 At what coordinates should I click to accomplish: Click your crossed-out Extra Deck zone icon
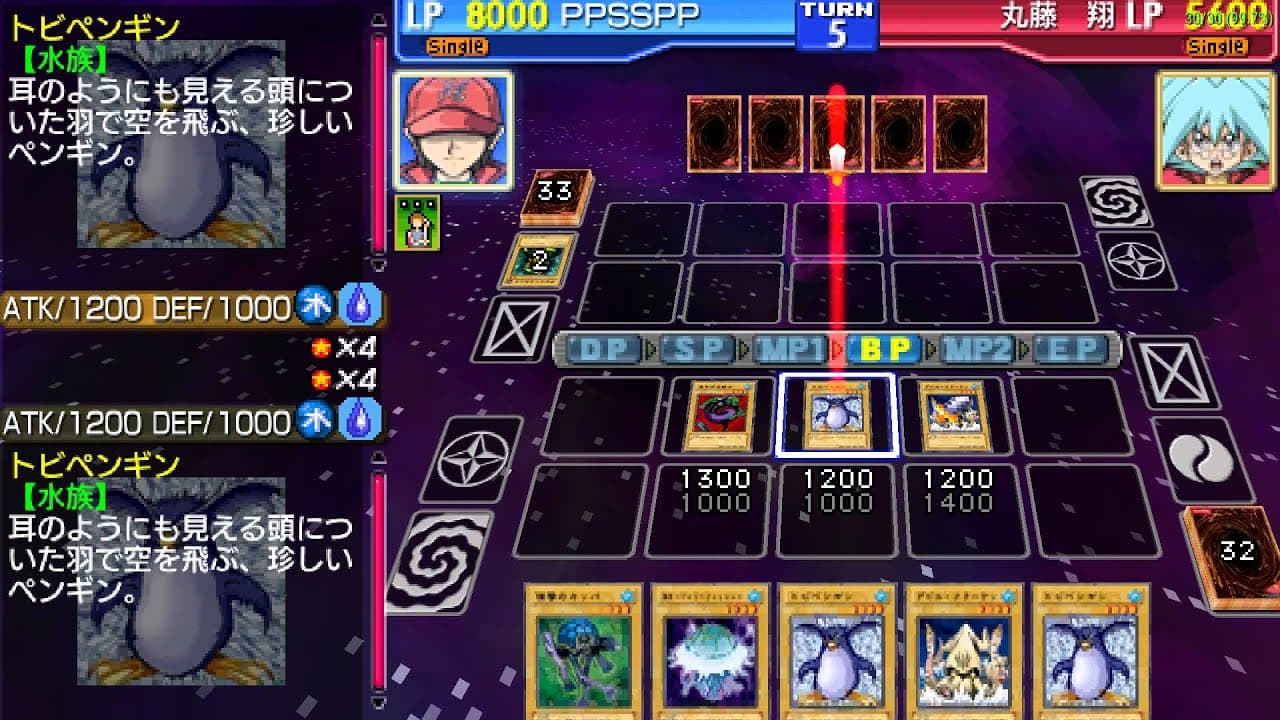[x=515, y=331]
